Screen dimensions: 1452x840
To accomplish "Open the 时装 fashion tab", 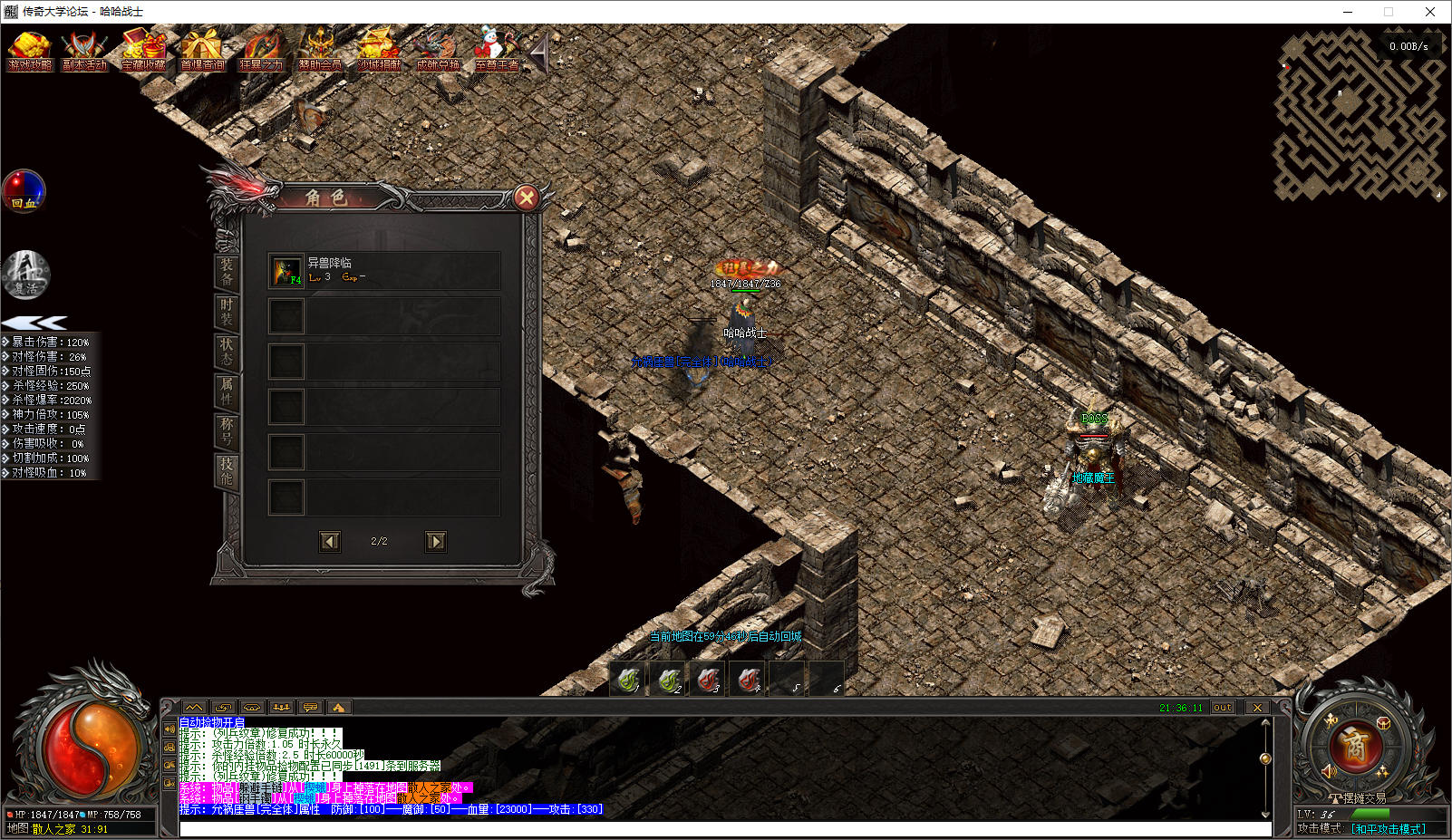I will pos(227,312).
